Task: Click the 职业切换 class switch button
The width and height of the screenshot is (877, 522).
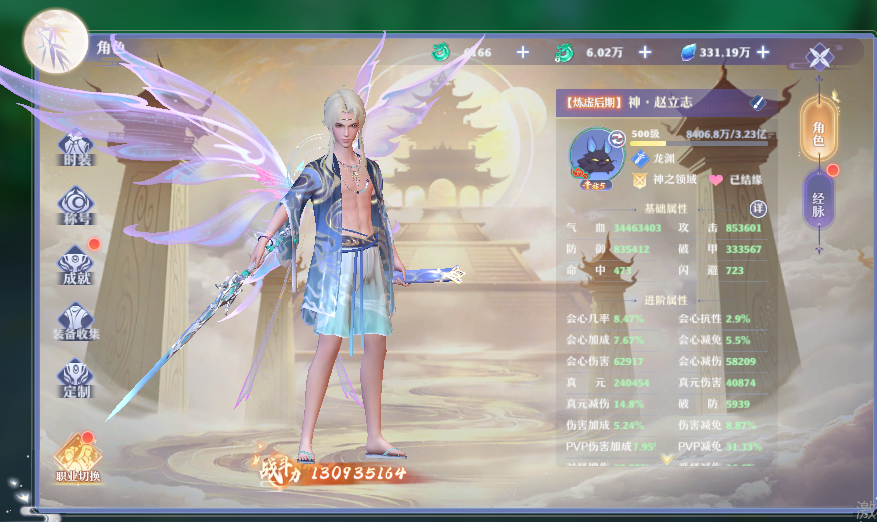Action: click(x=78, y=460)
